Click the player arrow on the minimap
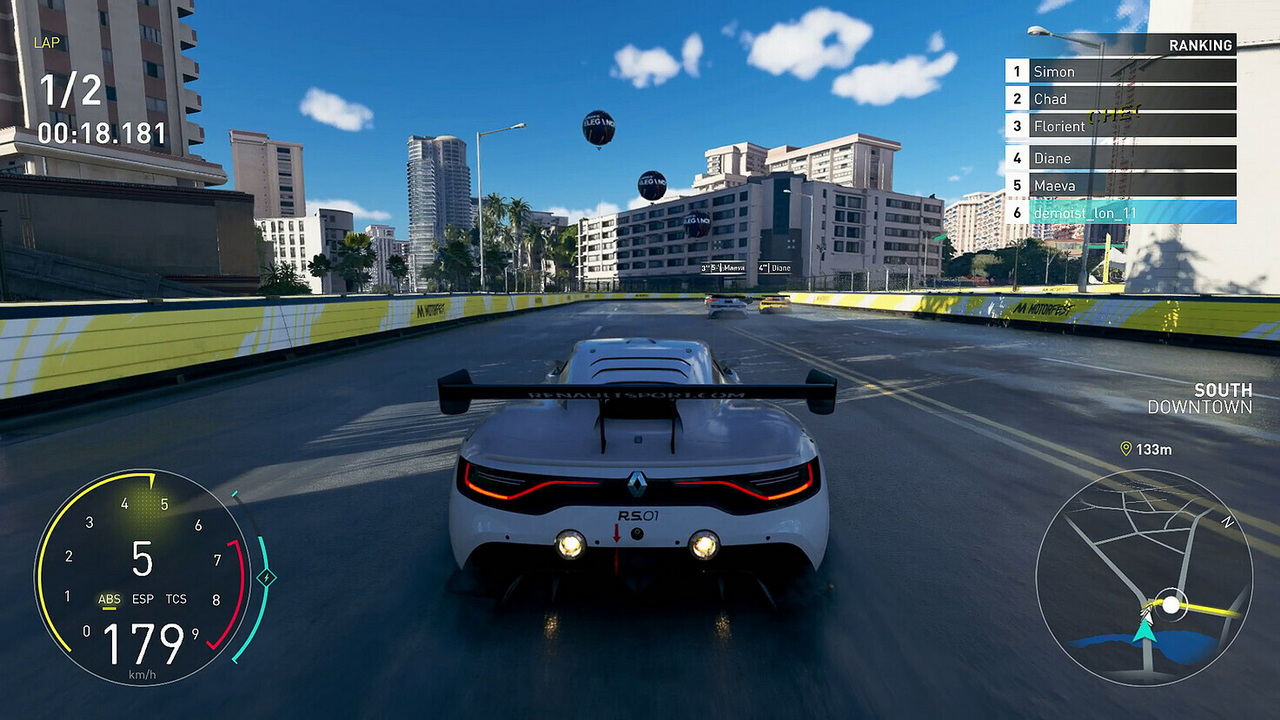 pos(1145,629)
